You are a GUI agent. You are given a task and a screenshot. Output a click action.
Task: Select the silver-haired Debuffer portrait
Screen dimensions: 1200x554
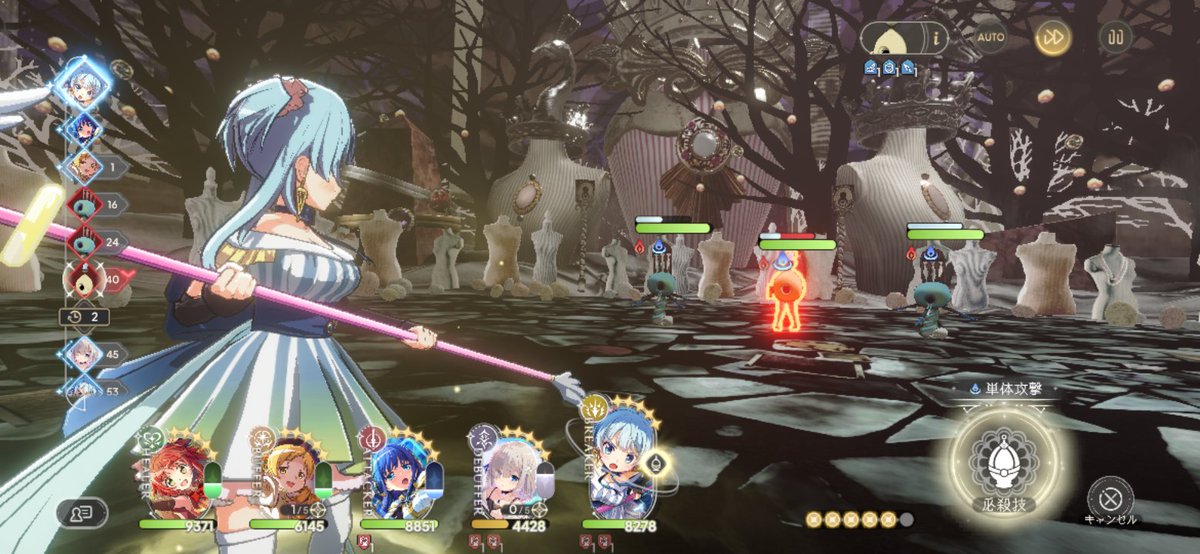(508, 472)
